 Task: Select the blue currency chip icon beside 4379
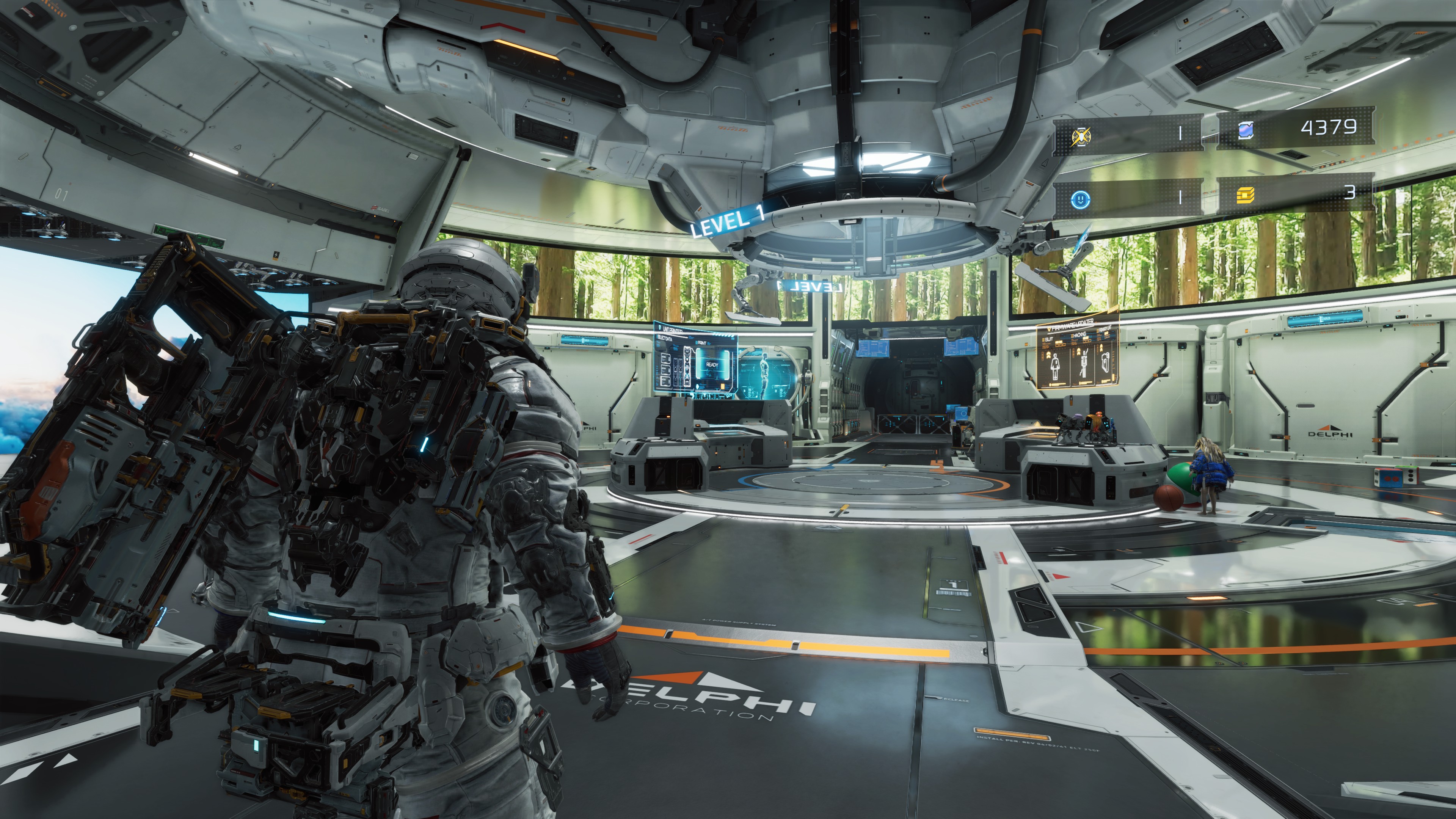[1246, 131]
